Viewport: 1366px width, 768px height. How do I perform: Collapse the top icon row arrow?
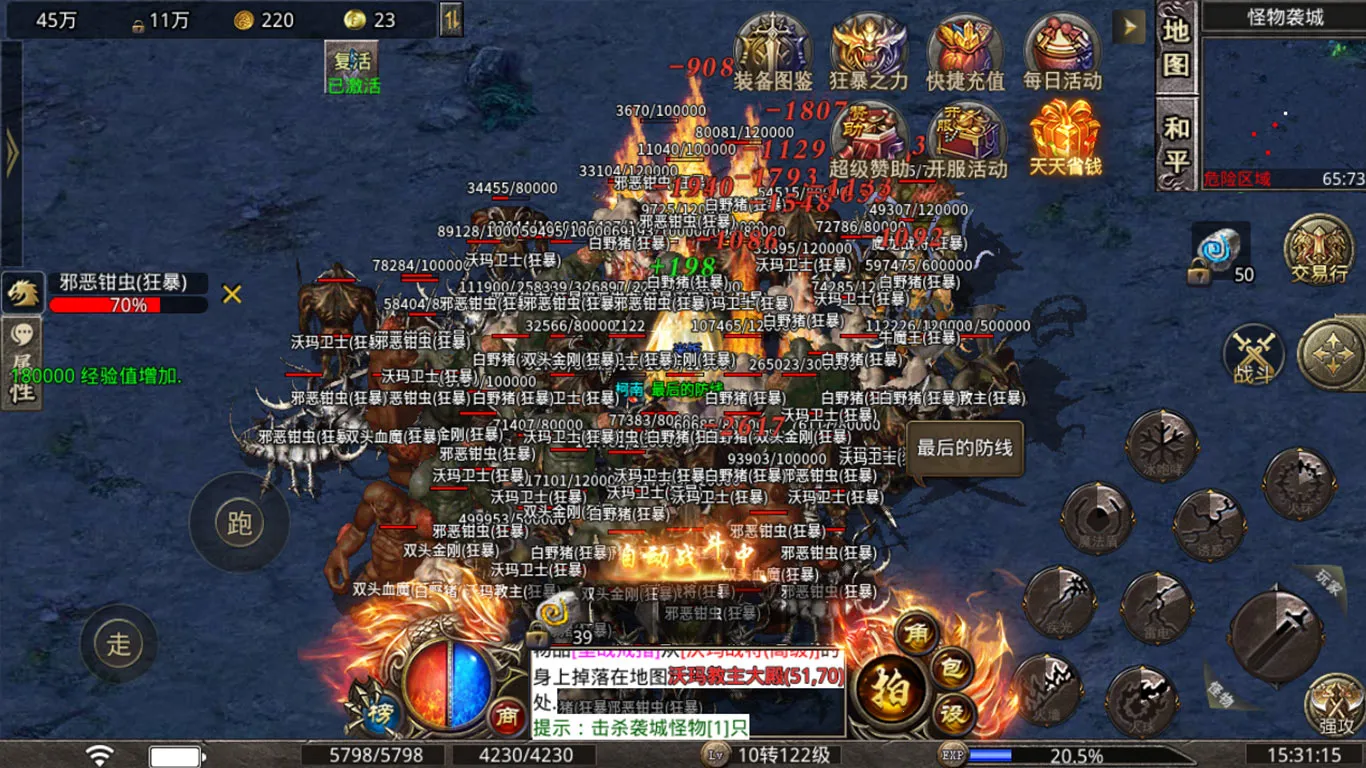pos(1128,28)
